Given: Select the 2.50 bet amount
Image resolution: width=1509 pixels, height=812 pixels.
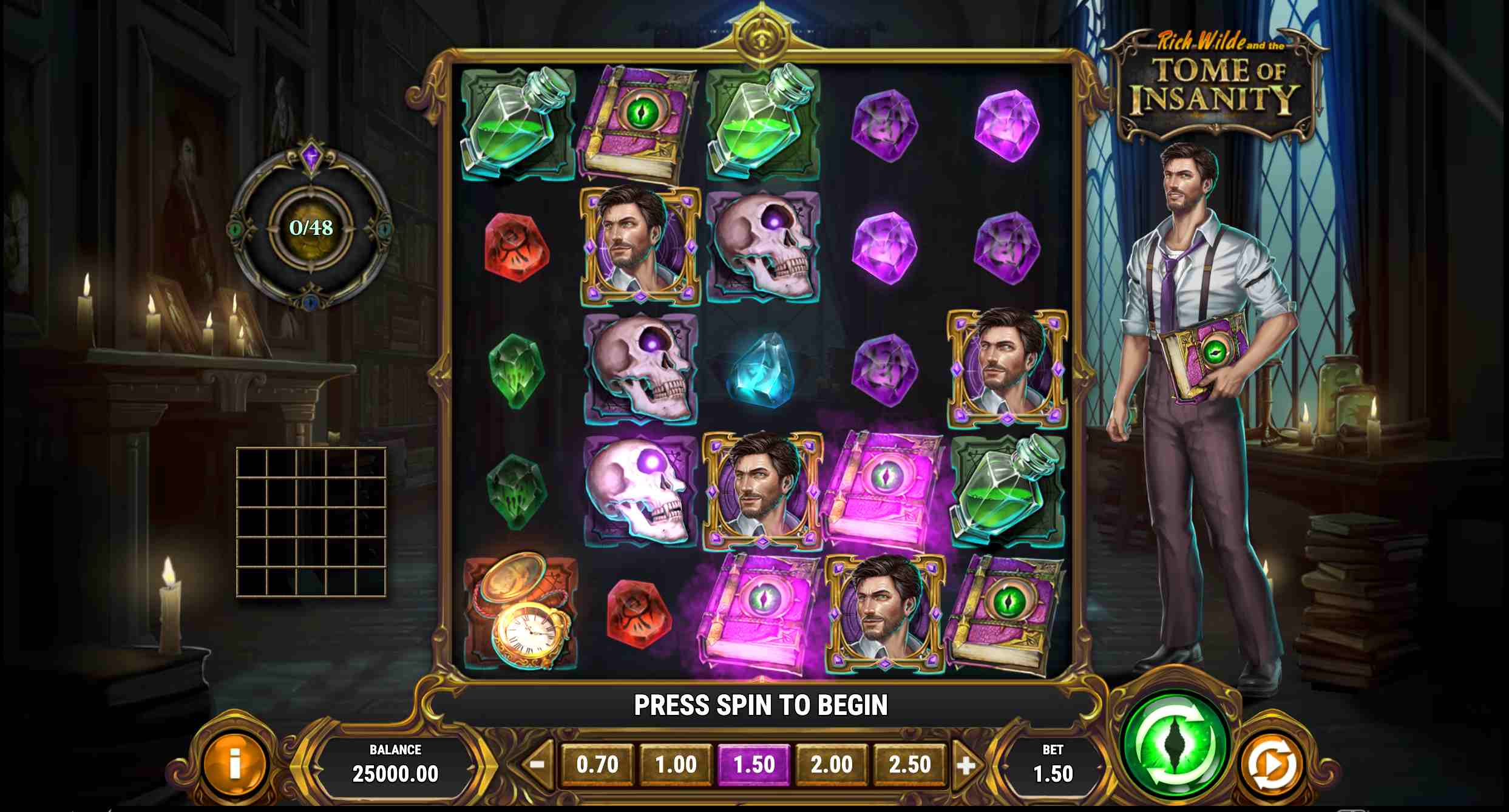Looking at the screenshot, I should (x=909, y=765).
